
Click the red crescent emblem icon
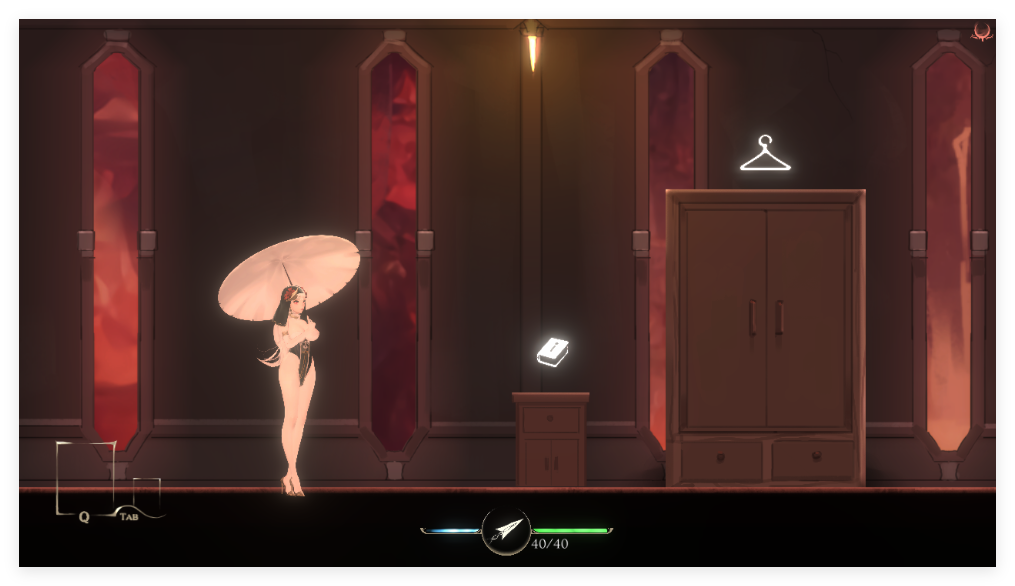[x=982, y=33]
